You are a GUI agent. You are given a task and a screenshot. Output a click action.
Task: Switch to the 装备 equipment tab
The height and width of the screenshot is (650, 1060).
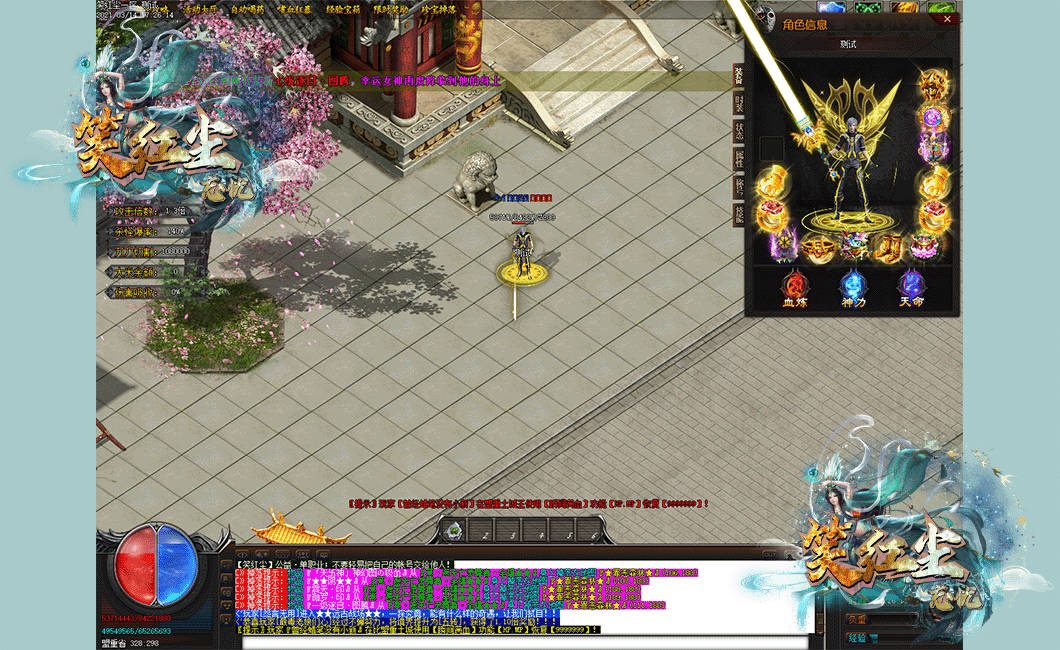(739, 76)
